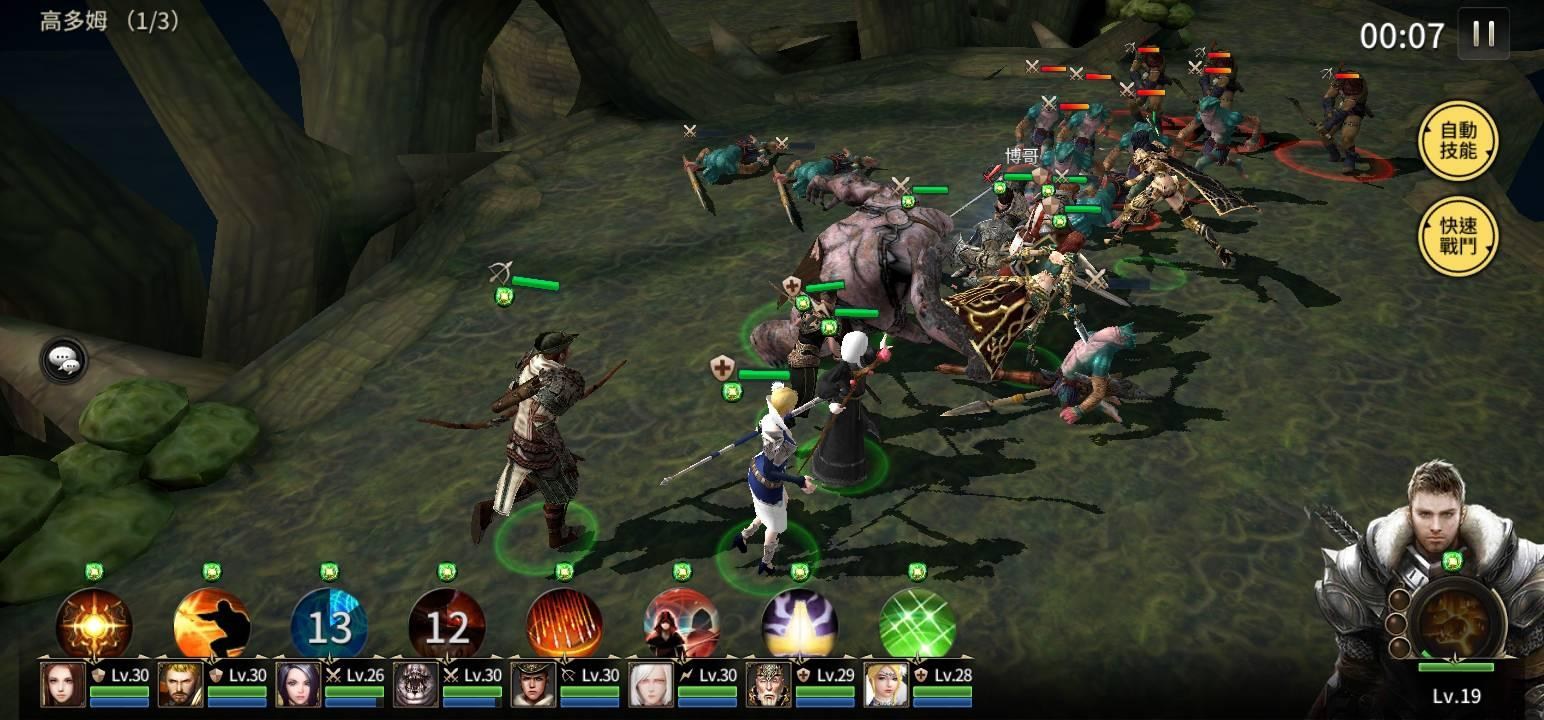Pause the battle
This screenshot has width=1544, height=720.
[x=1484, y=34]
